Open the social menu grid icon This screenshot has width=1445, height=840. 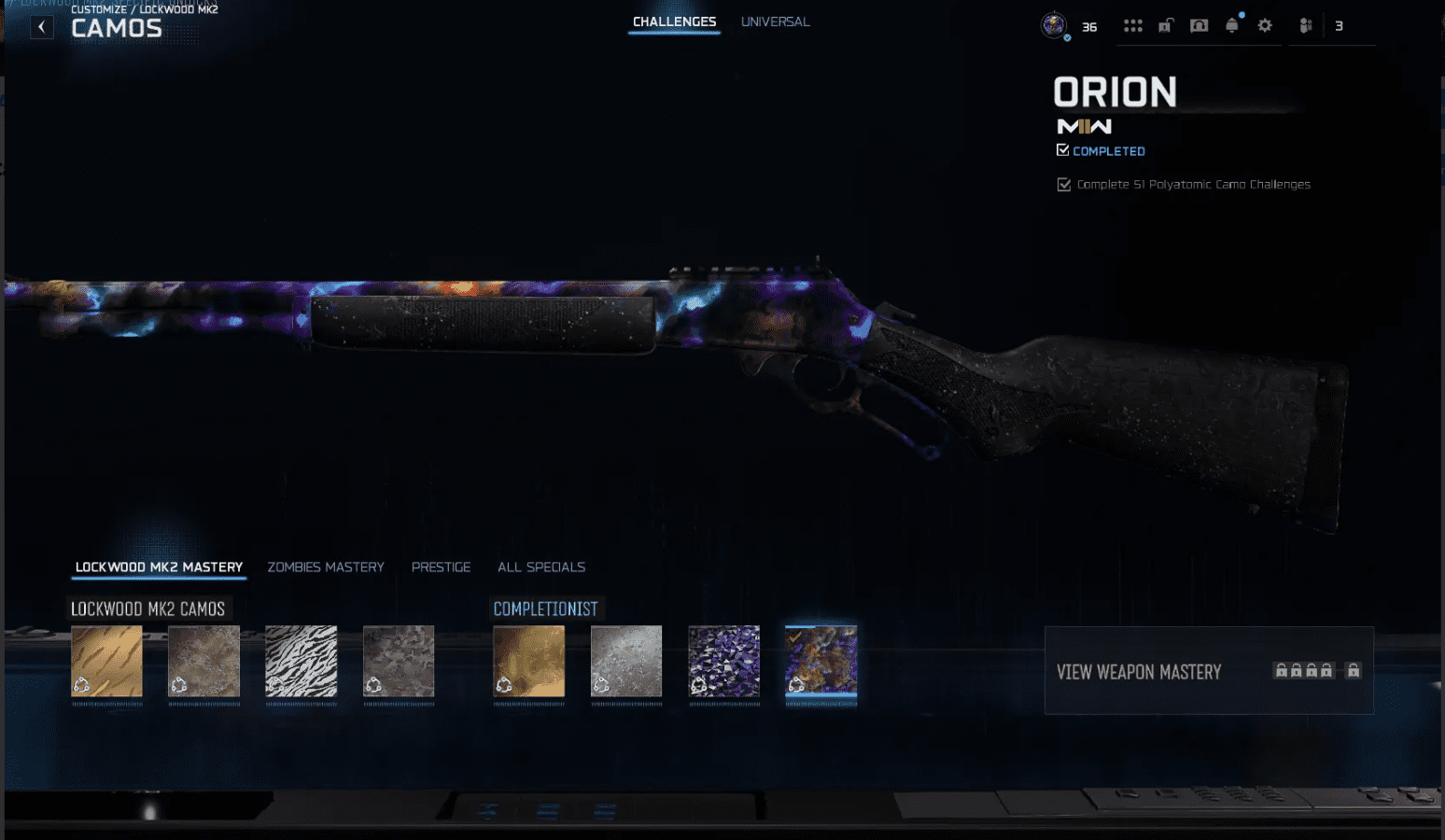(1133, 25)
